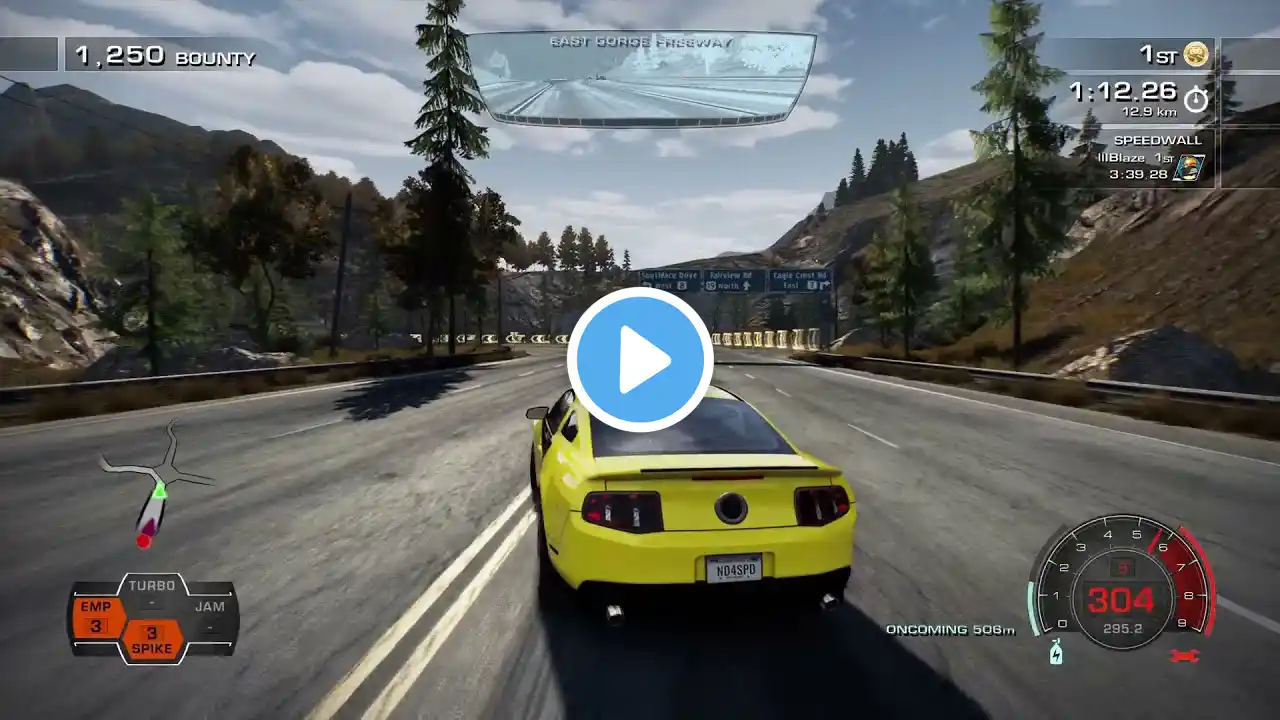1280x720 pixels.
Task: Choose the Turbo weapon slot
Action: (152, 594)
